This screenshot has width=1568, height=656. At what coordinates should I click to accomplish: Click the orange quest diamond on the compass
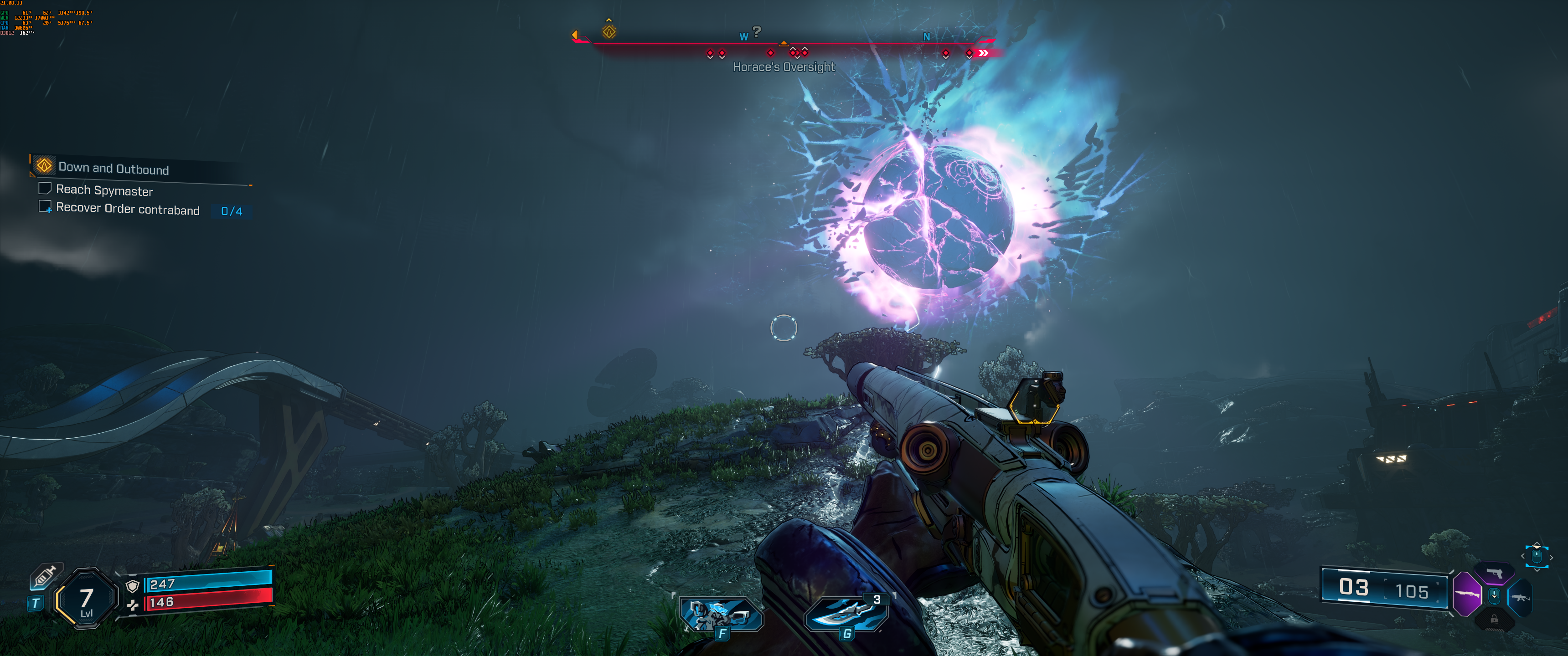[609, 31]
